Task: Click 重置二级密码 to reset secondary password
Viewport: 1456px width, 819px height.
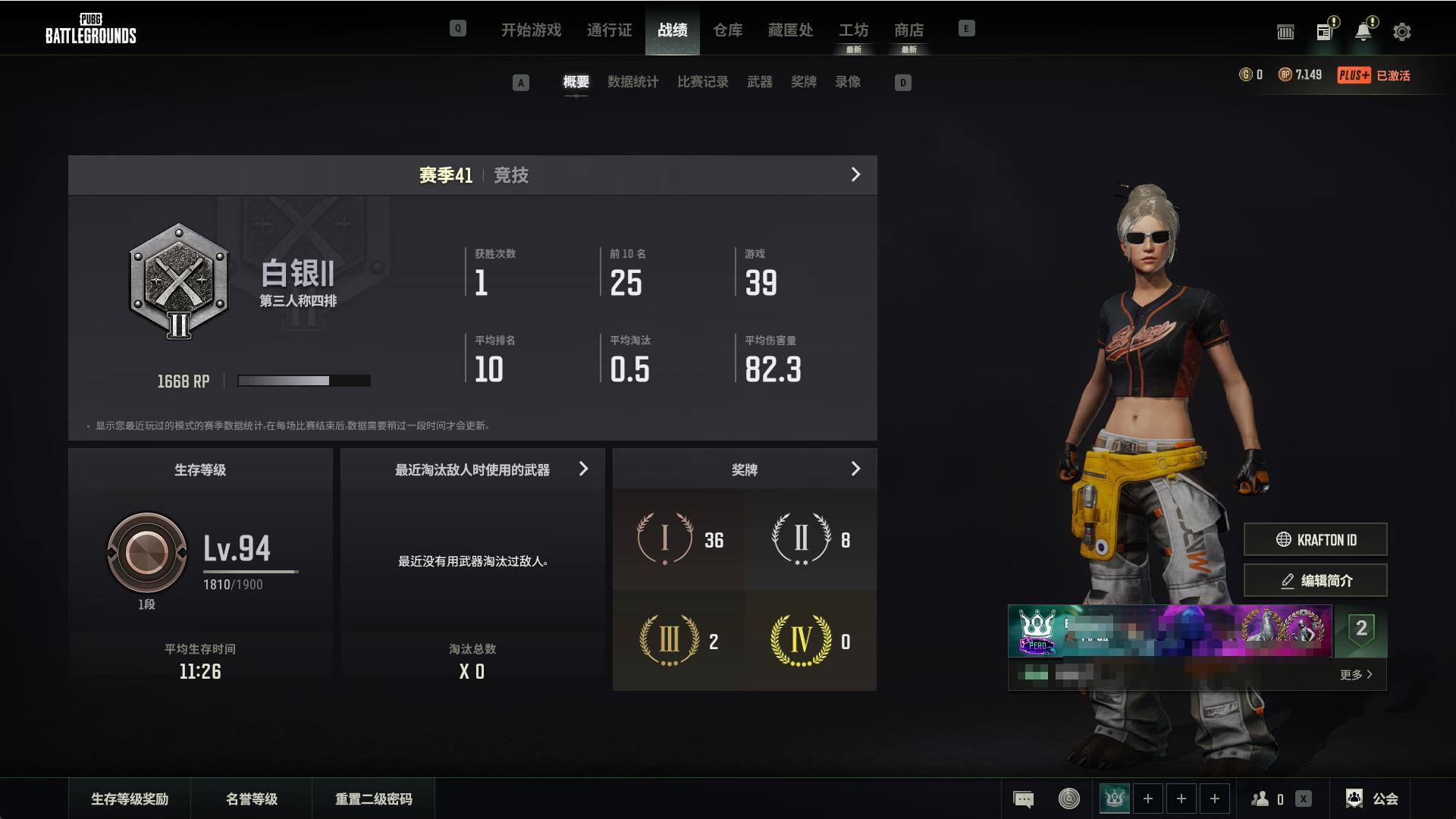Action: pos(374,799)
